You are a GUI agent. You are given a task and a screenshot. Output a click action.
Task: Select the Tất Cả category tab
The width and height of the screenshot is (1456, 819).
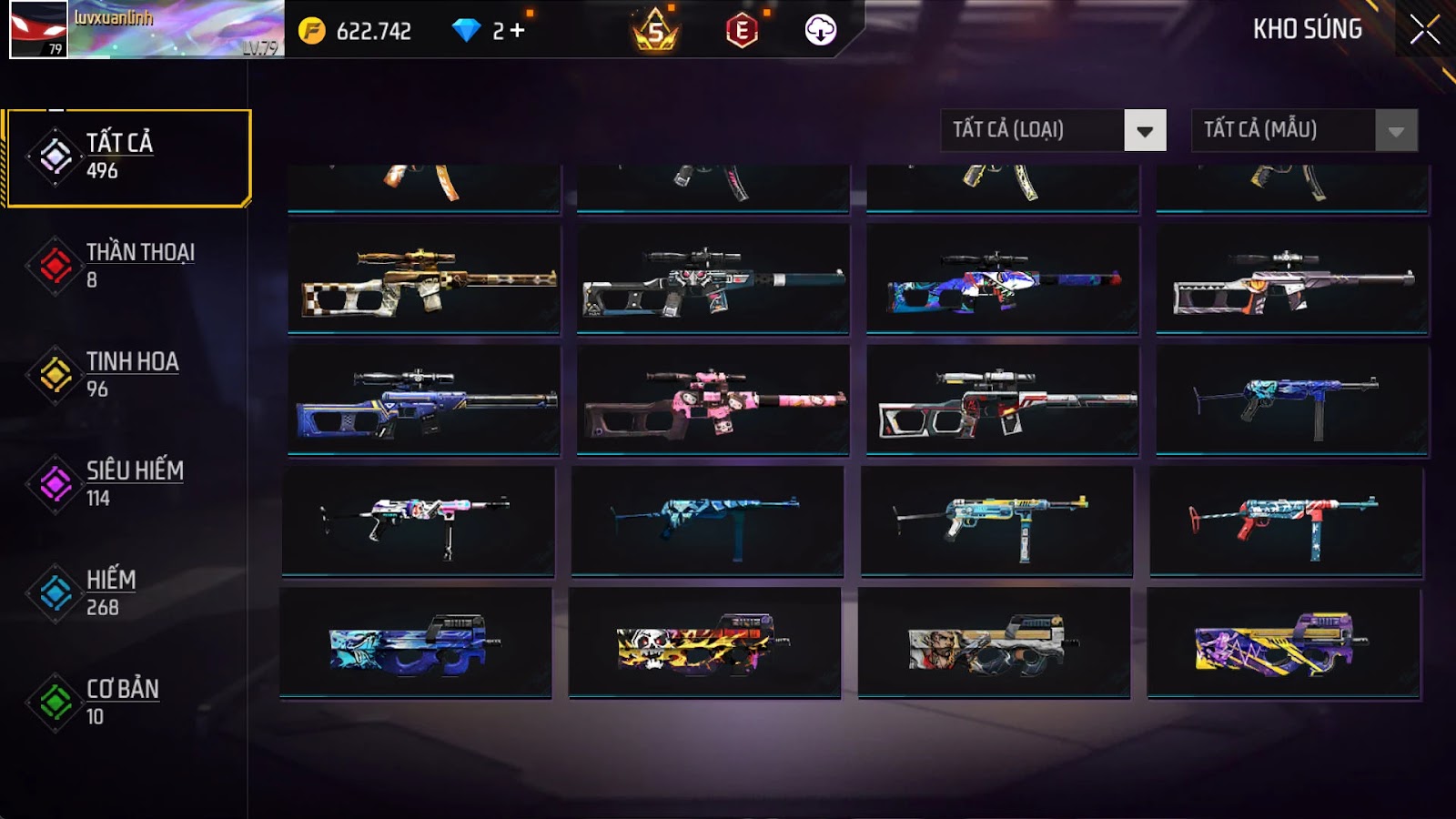click(x=127, y=157)
